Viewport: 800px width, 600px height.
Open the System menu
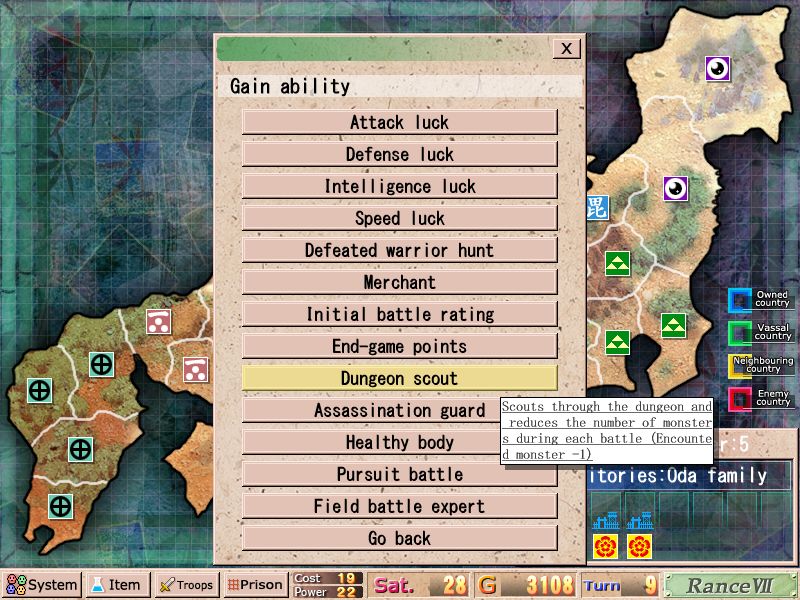point(42,585)
